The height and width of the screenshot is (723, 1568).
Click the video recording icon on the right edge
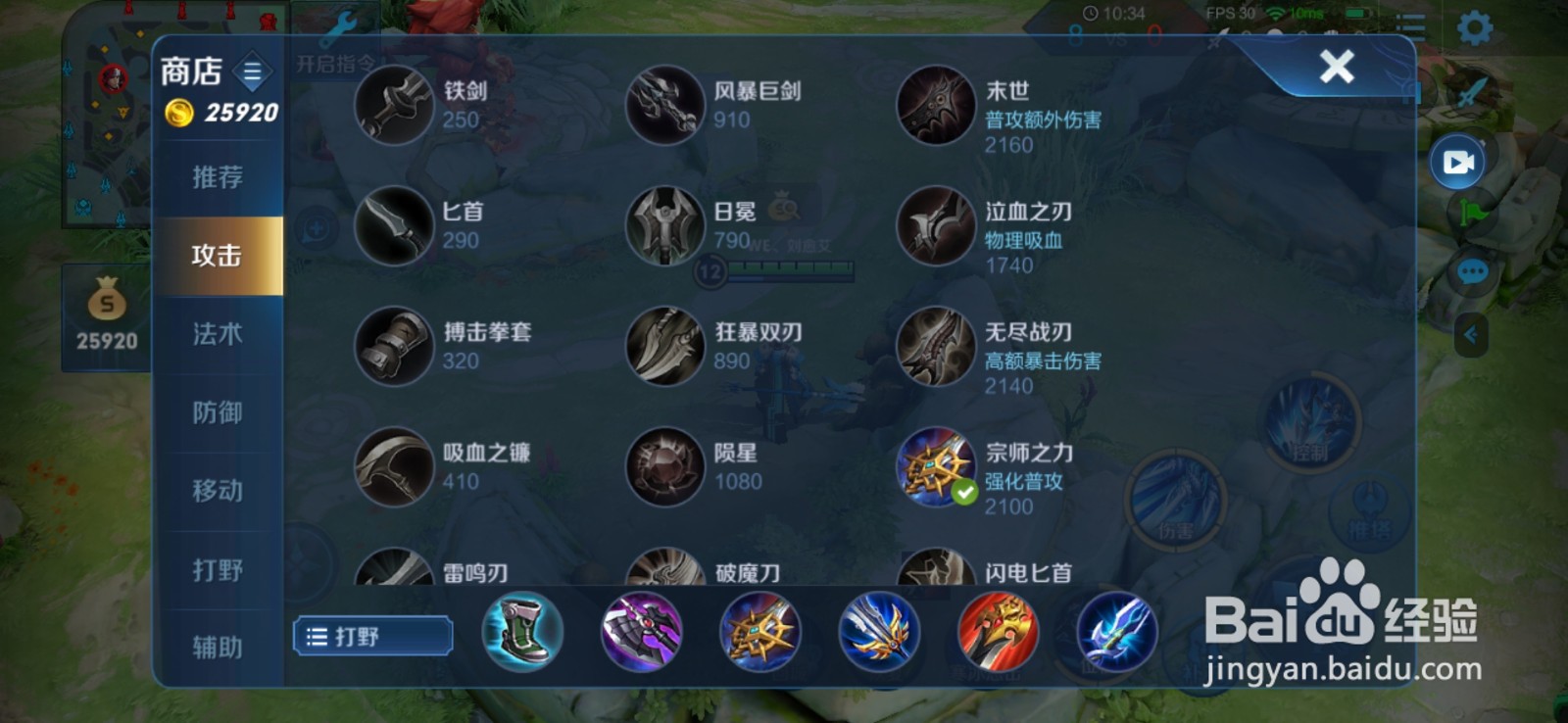pyautogui.click(x=1457, y=163)
